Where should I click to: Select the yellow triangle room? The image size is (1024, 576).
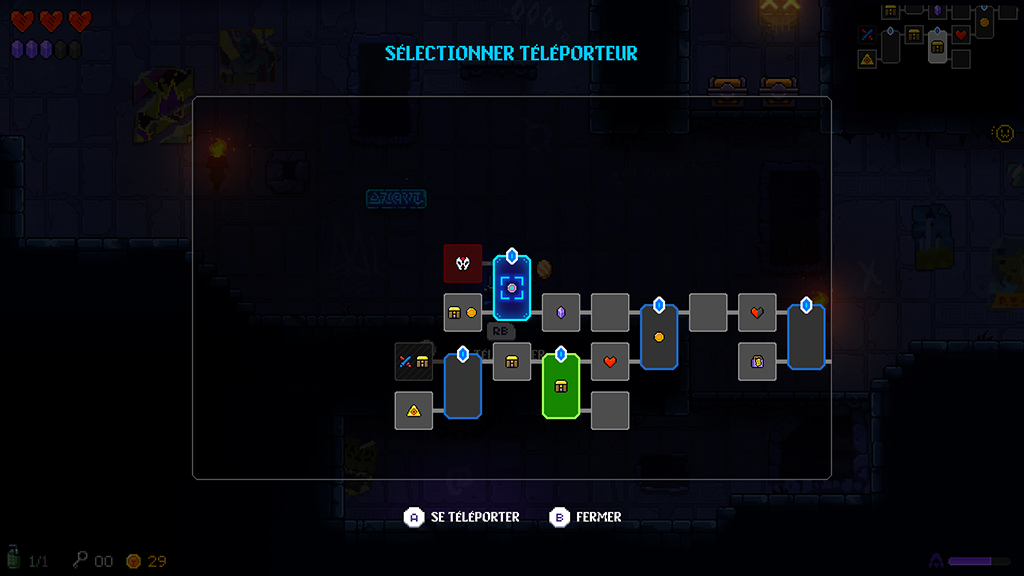pos(414,410)
